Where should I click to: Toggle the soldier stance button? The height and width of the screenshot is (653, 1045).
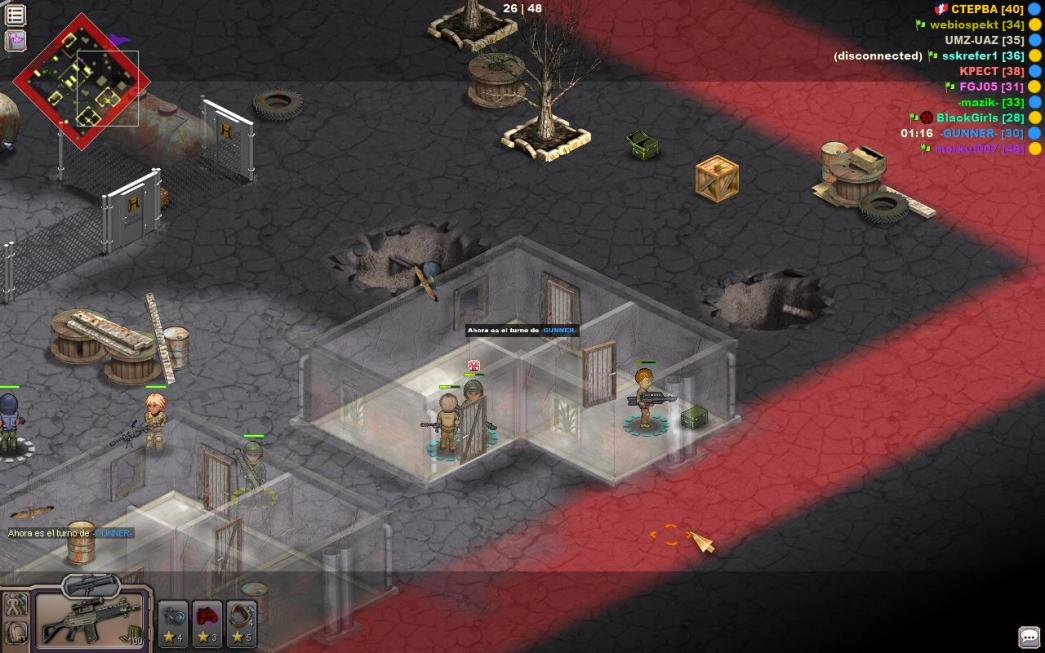tap(16, 604)
